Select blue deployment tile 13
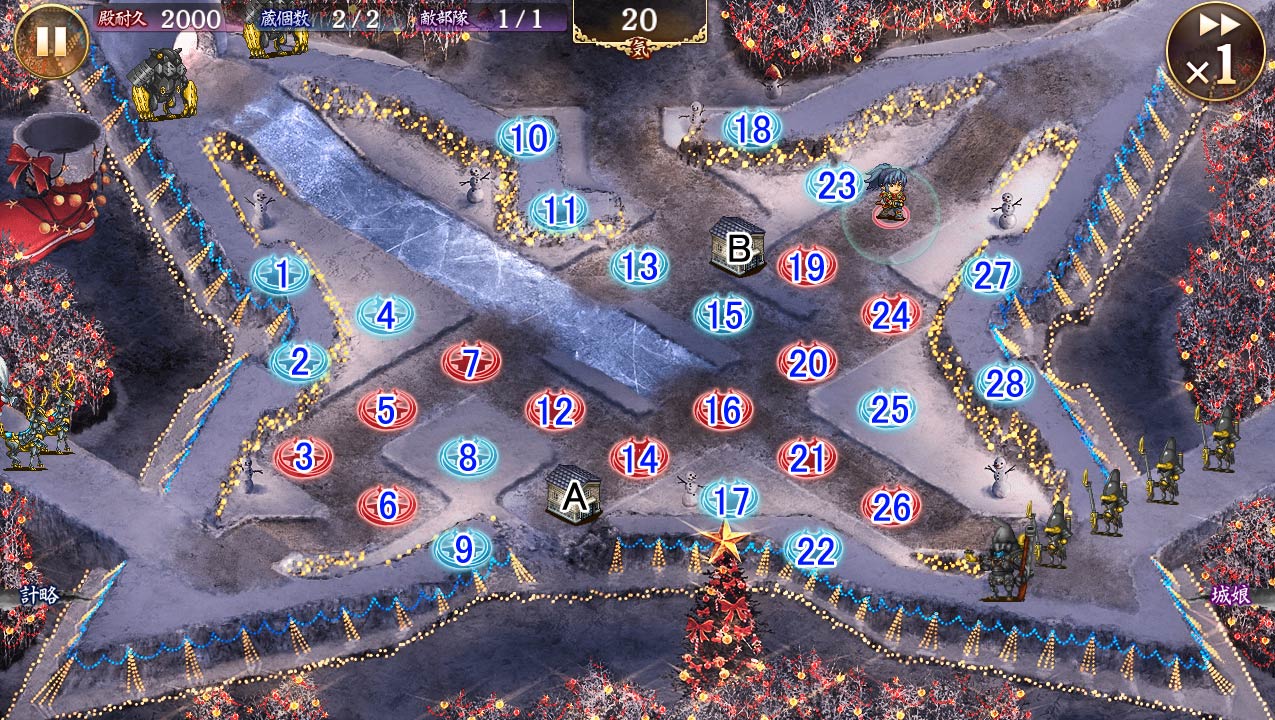Viewport: 1275px width, 720px height. [639, 266]
